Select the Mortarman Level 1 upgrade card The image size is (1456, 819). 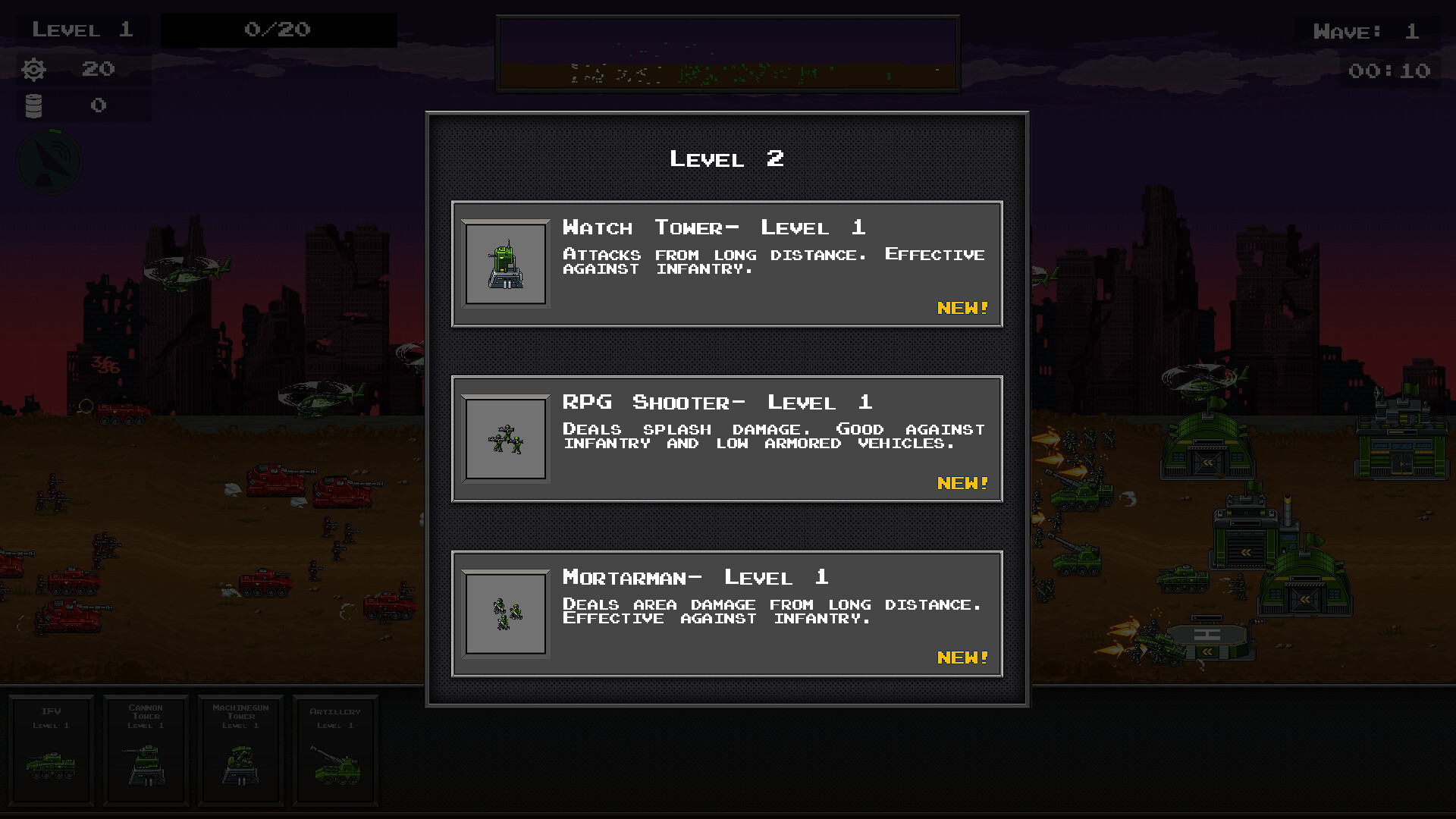726,614
